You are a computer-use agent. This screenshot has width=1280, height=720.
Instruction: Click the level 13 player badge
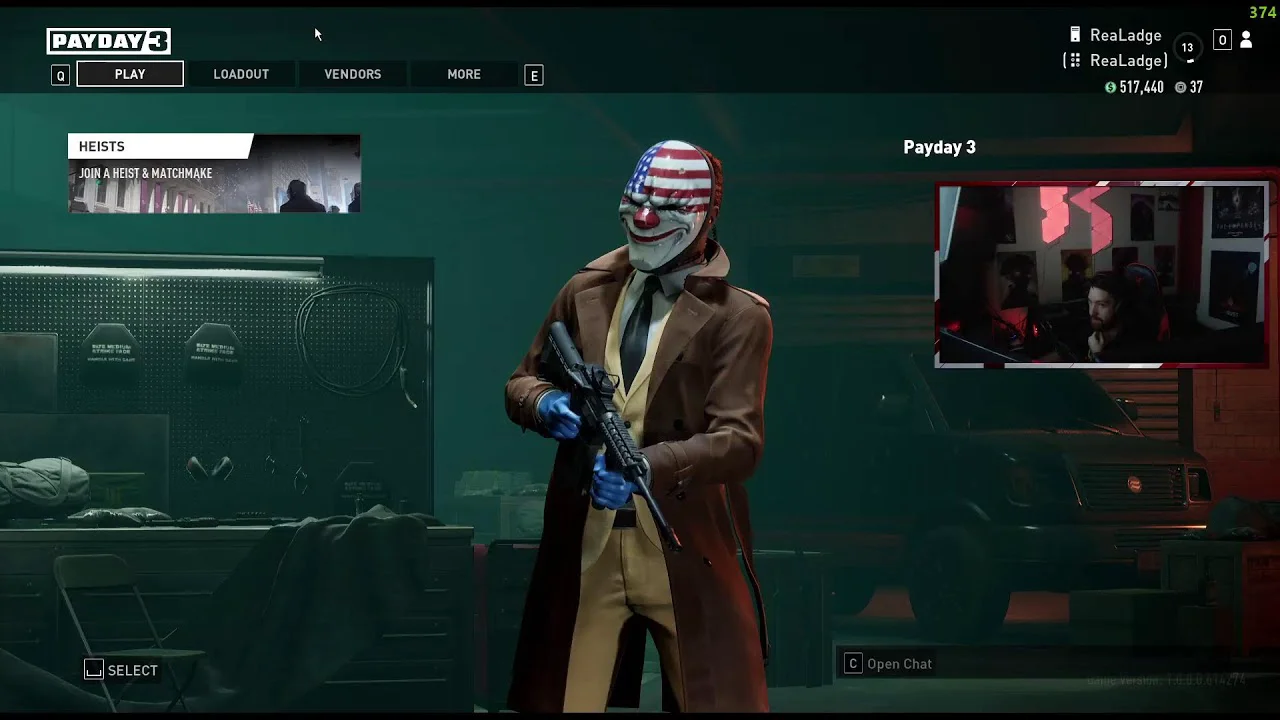[x=1187, y=47]
